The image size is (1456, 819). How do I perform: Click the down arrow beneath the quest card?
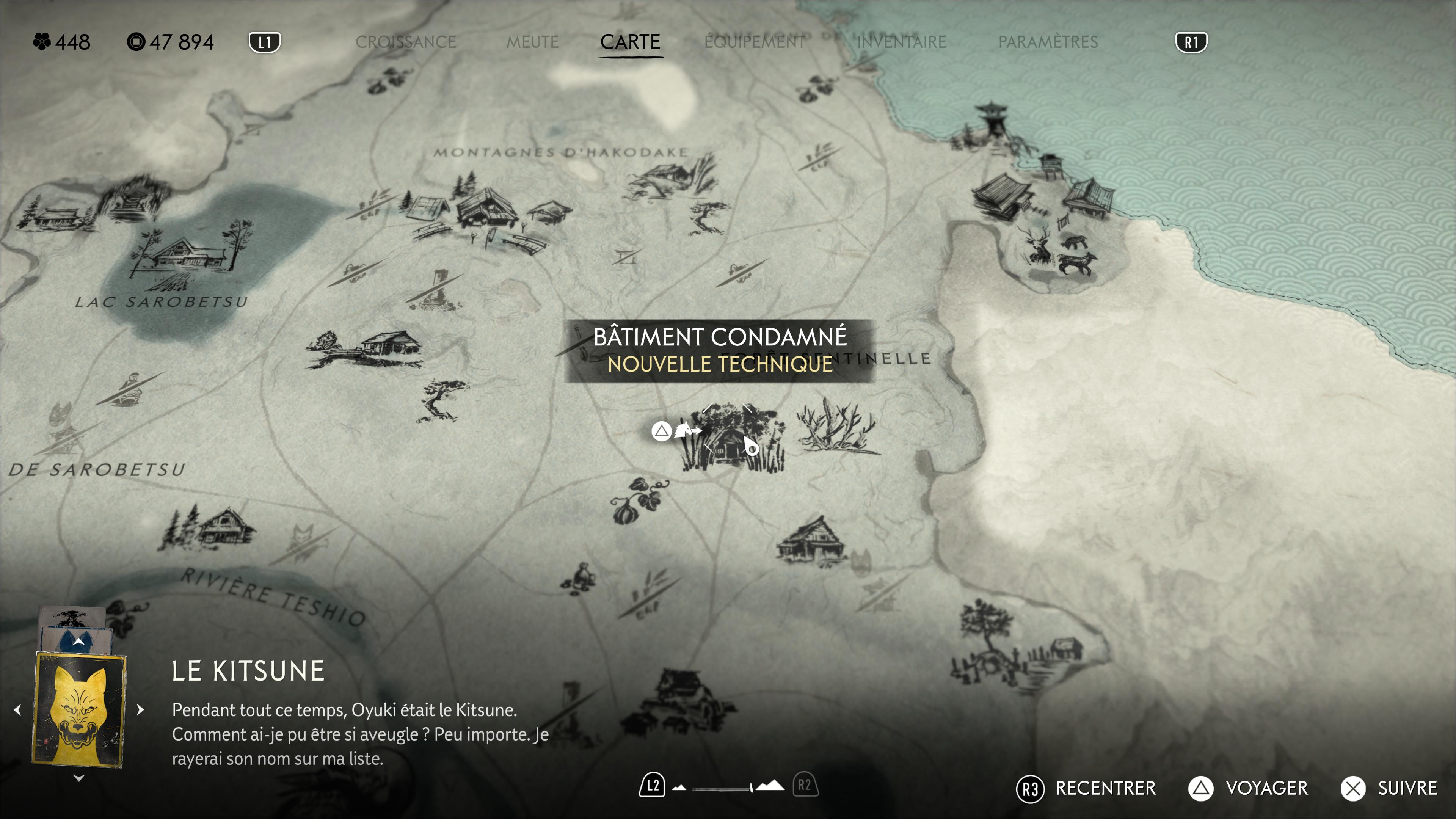79,778
